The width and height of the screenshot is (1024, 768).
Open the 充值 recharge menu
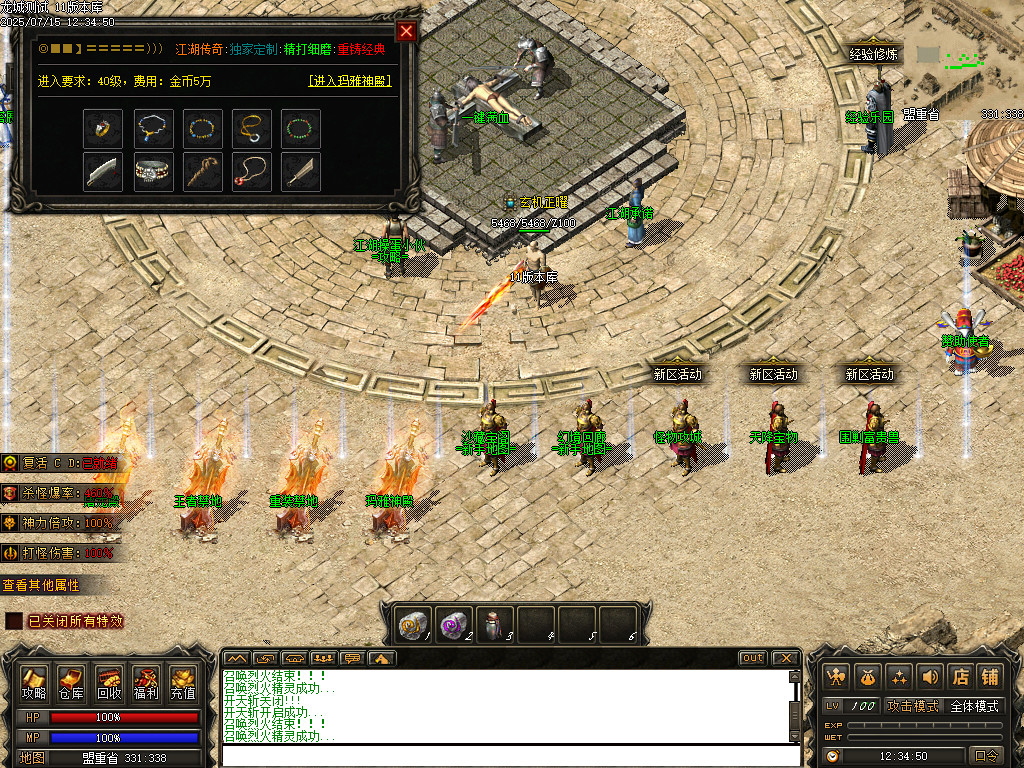[x=183, y=682]
